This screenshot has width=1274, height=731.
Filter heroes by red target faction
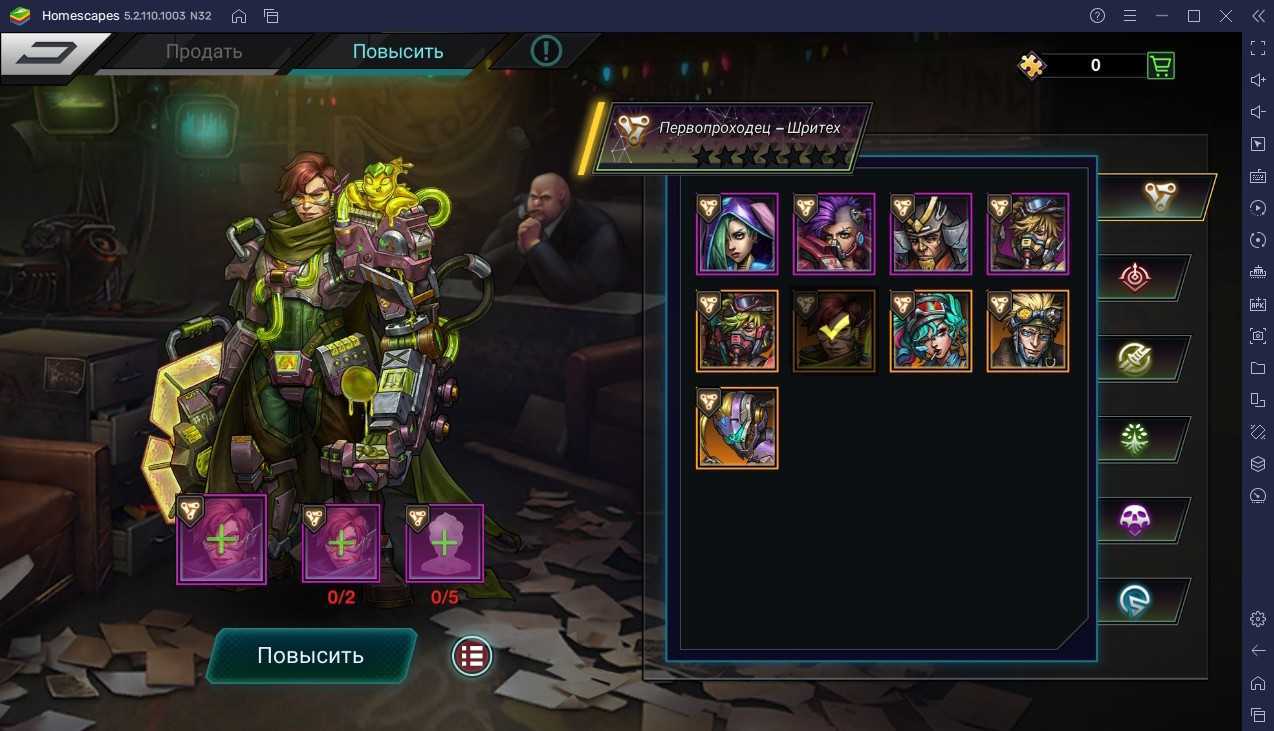point(1135,277)
